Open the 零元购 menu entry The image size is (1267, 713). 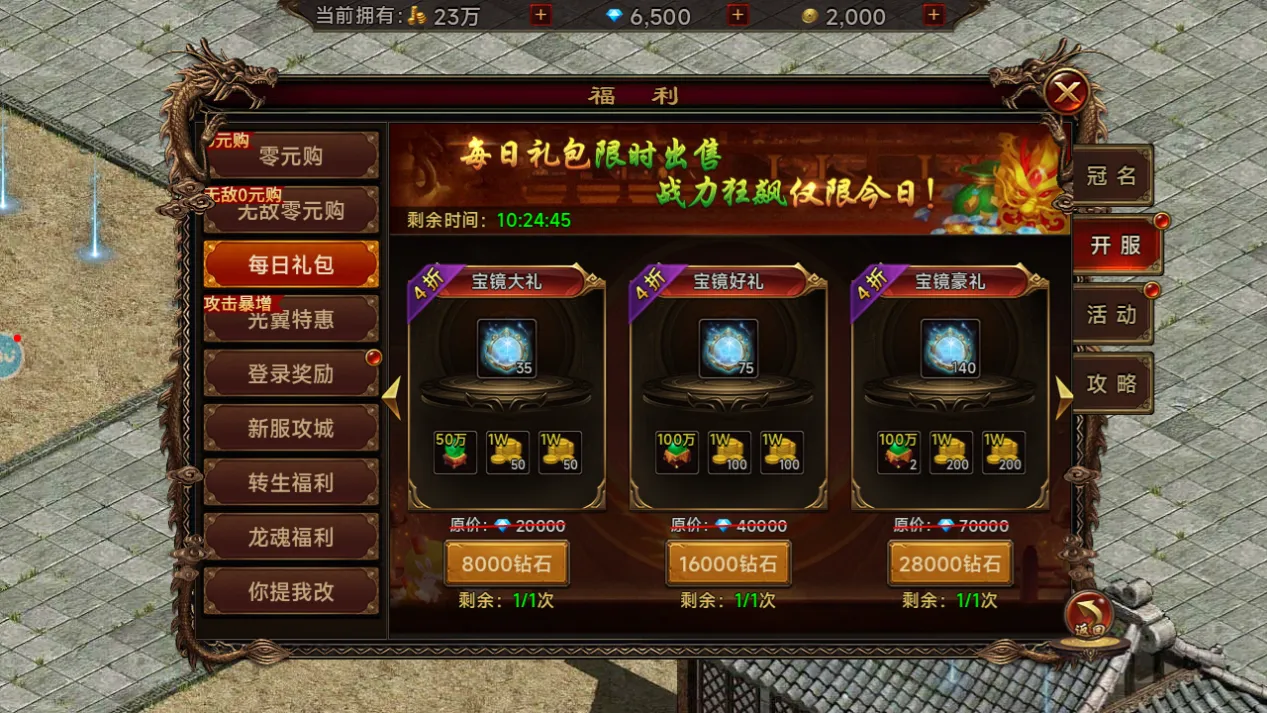(291, 157)
